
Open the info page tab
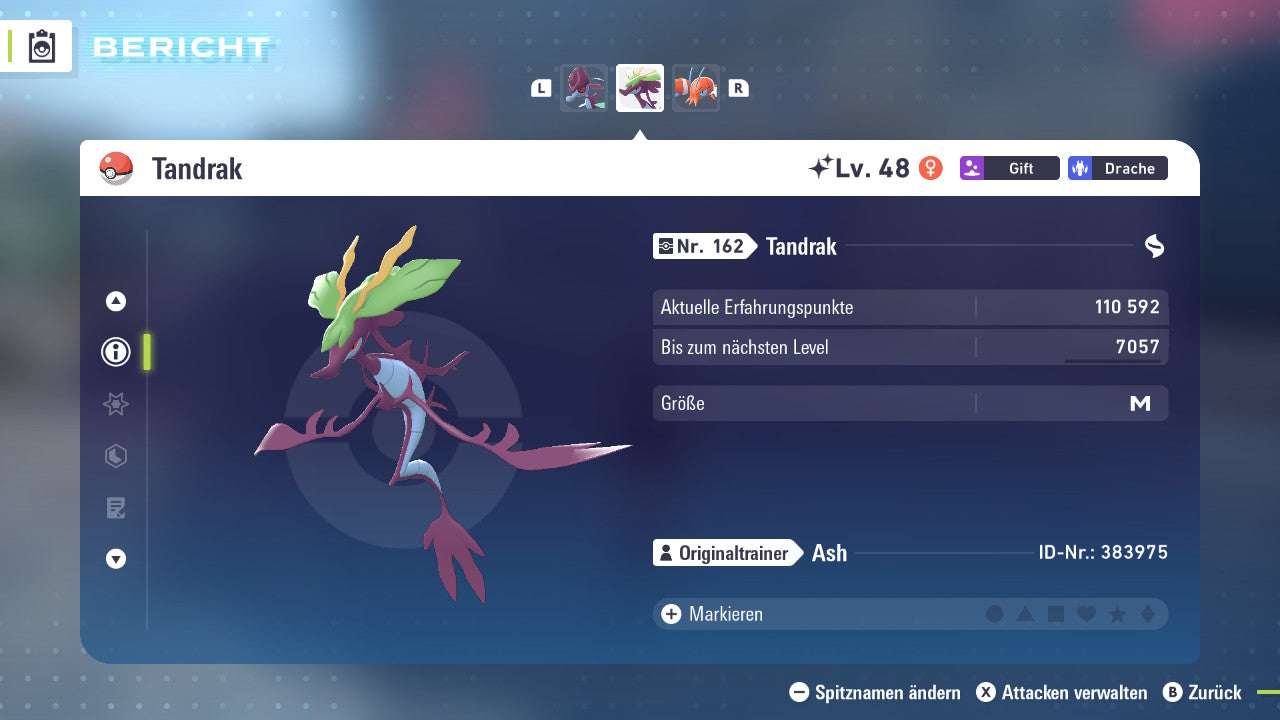tap(116, 352)
